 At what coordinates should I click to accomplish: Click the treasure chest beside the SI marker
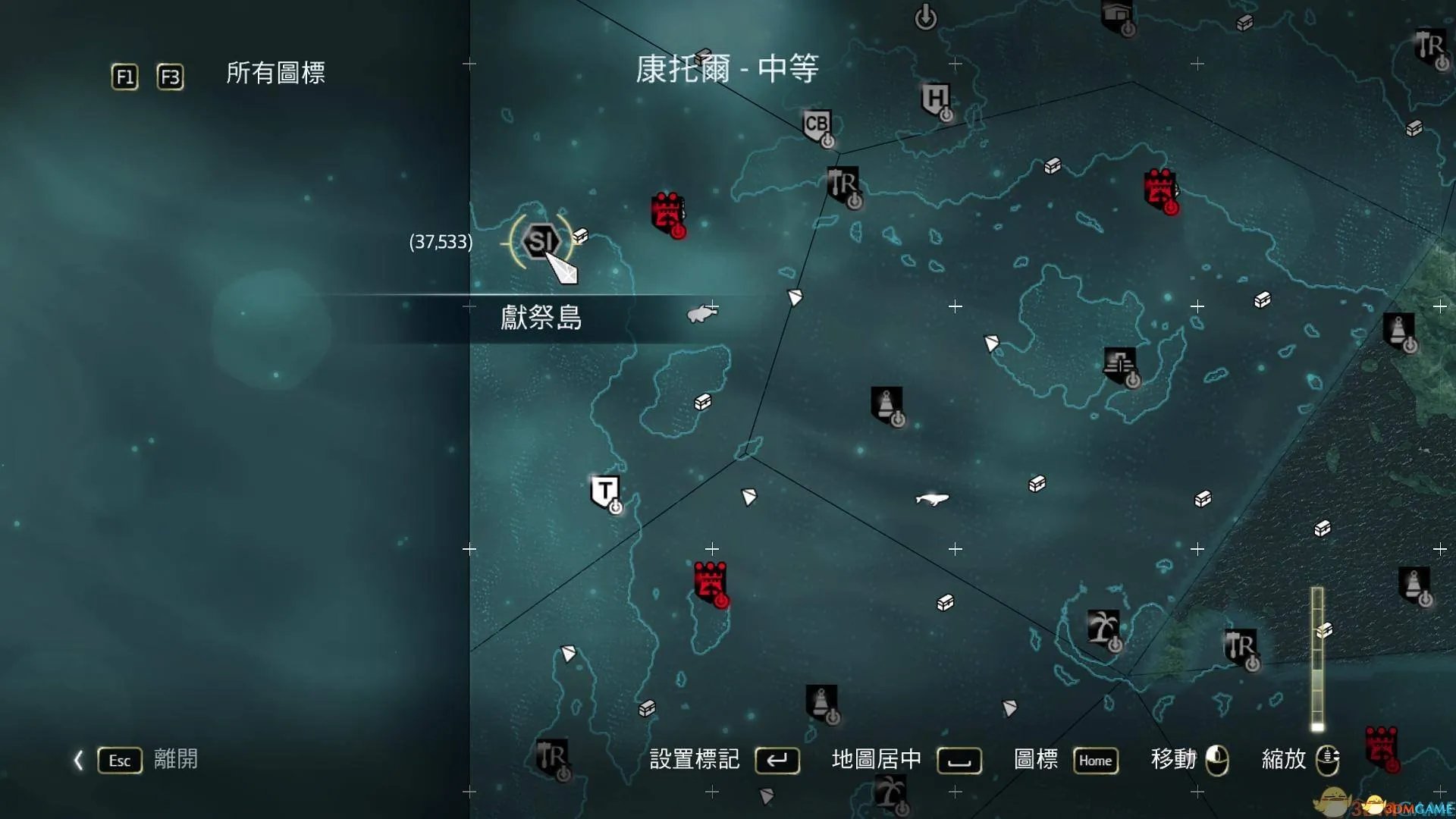pyautogui.click(x=580, y=234)
